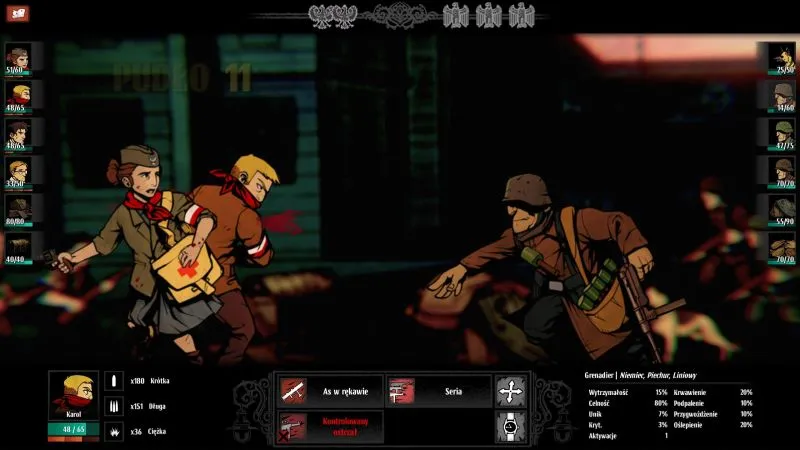
Task: Click the four-arrow move button
Action: [510, 390]
